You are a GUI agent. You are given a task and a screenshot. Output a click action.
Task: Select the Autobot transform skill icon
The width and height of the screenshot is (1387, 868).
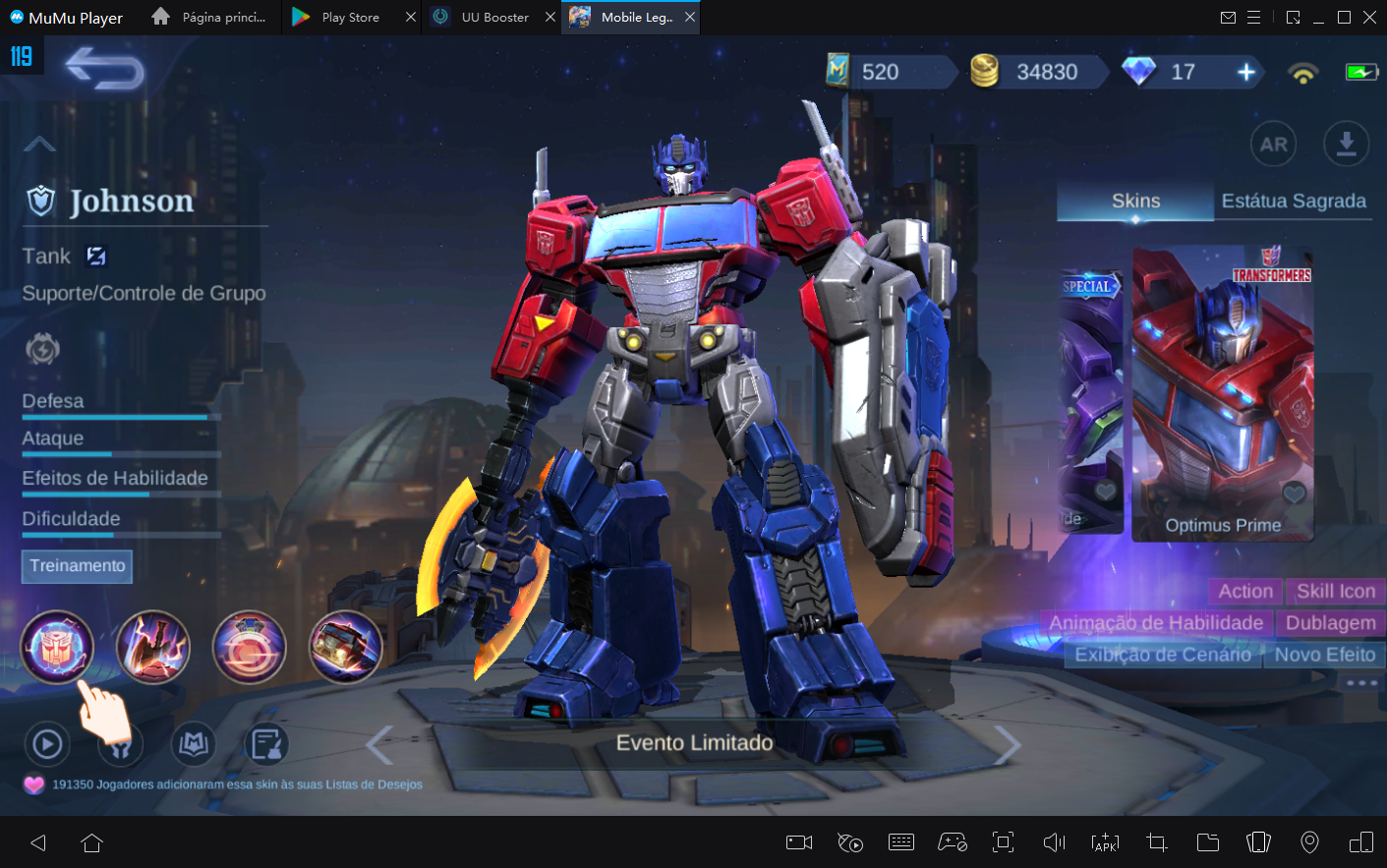(58, 646)
